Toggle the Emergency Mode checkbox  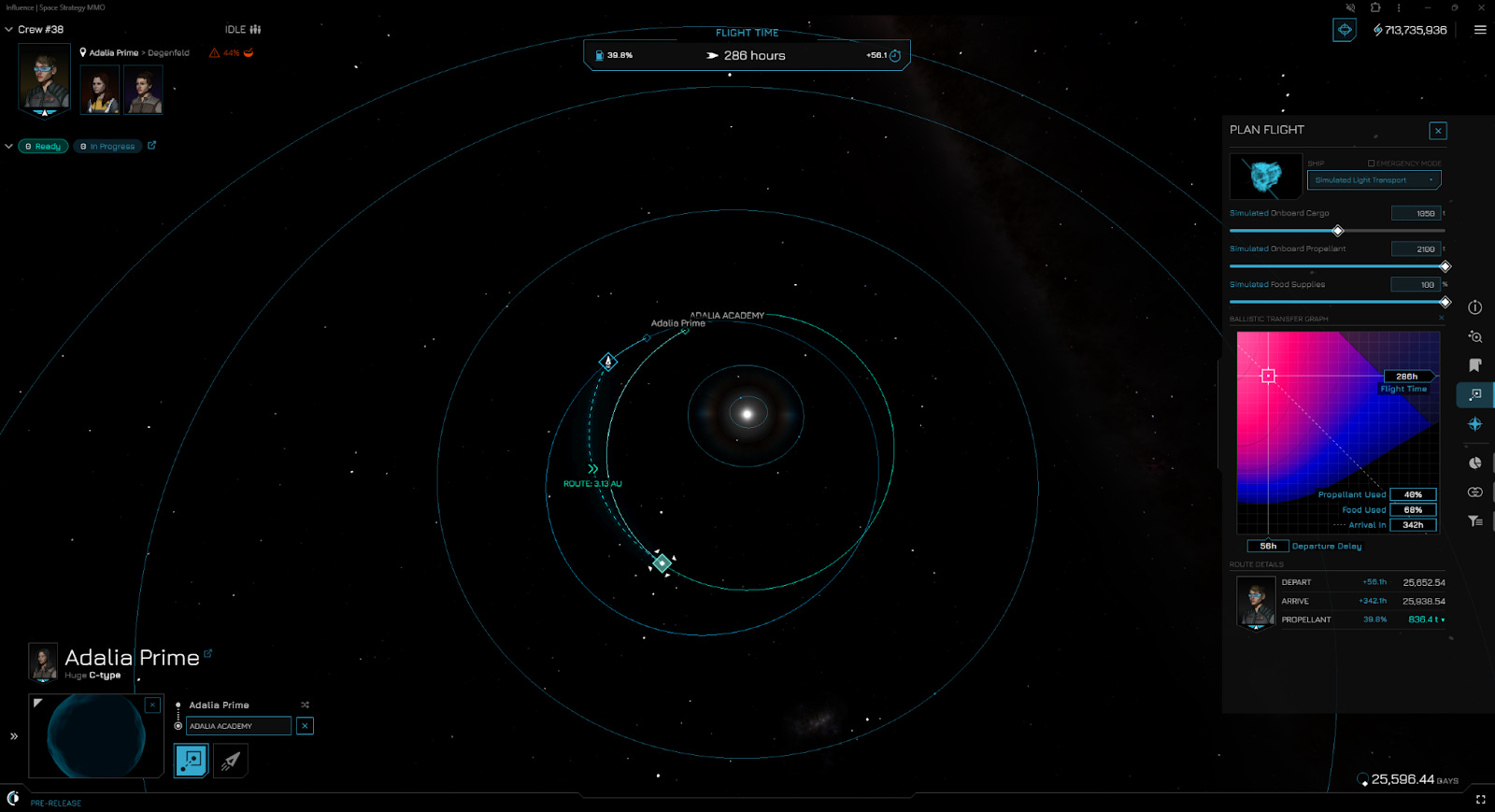(1372, 164)
